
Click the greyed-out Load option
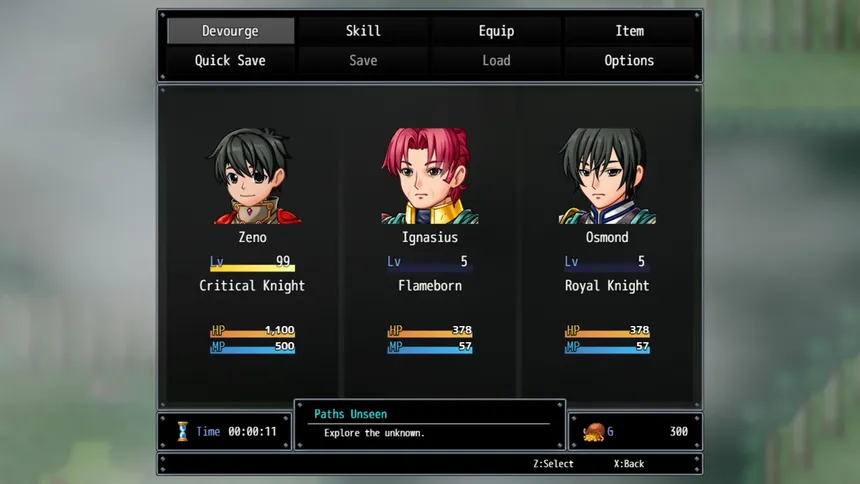point(496,61)
